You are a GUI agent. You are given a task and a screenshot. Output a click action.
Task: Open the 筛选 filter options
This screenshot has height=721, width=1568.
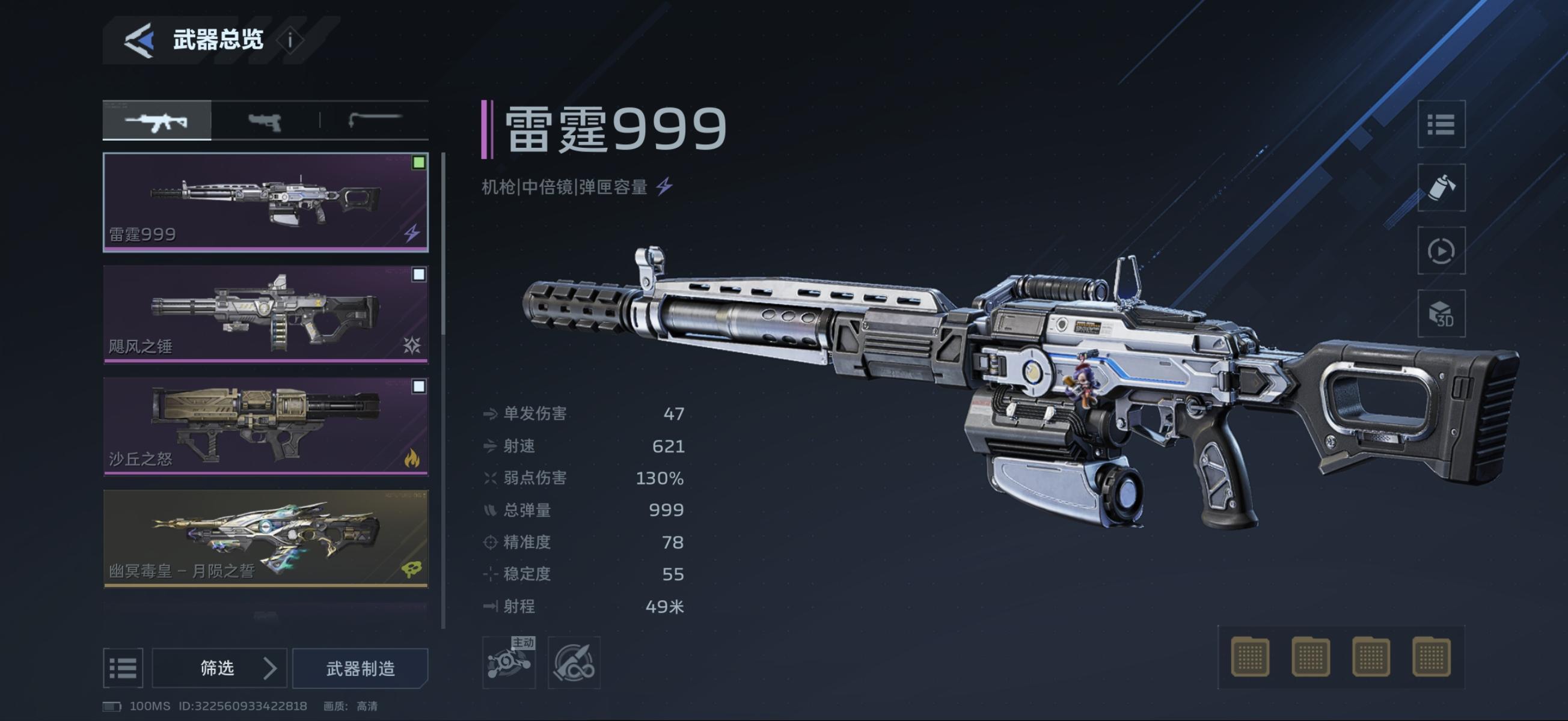click(219, 668)
